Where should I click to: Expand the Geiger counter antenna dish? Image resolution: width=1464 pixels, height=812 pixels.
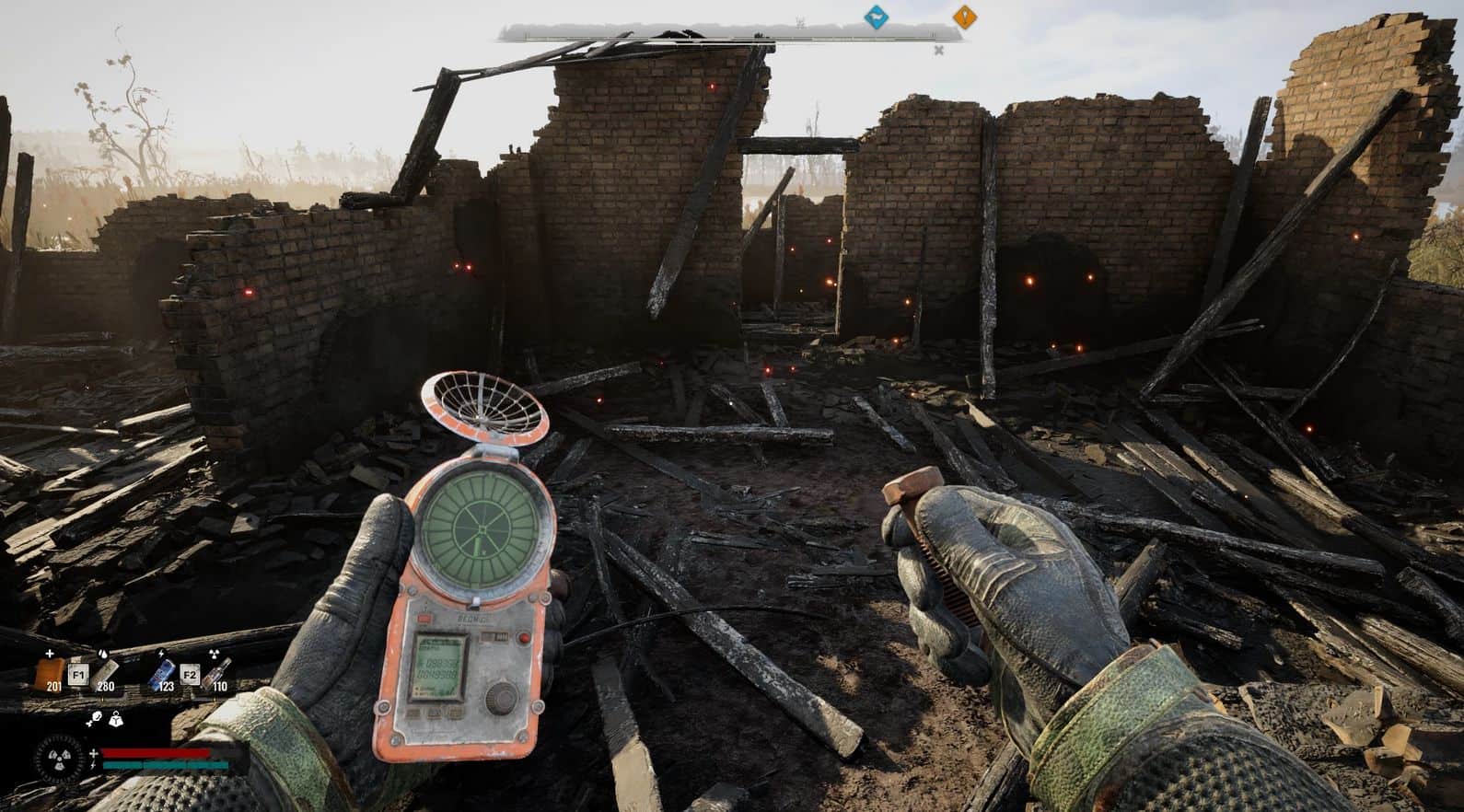click(x=483, y=410)
